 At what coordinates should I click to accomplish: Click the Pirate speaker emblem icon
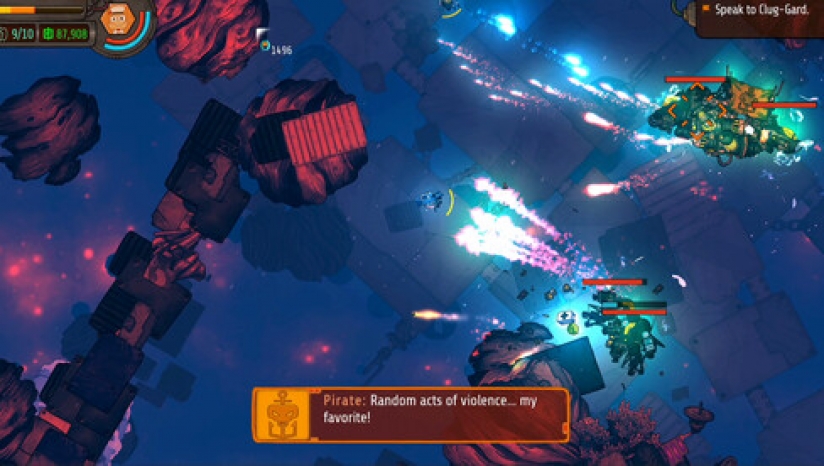(x=281, y=414)
